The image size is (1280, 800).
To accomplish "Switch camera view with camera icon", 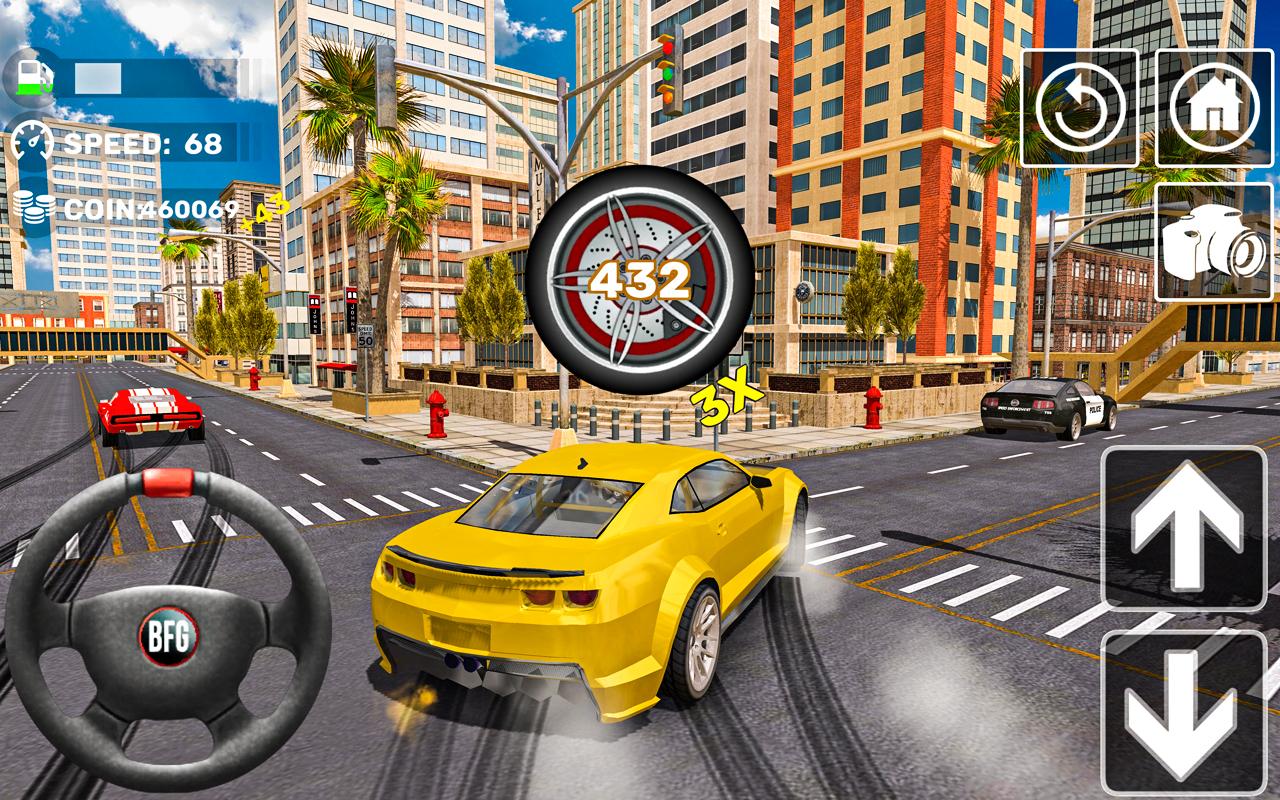I will [1213, 245].
